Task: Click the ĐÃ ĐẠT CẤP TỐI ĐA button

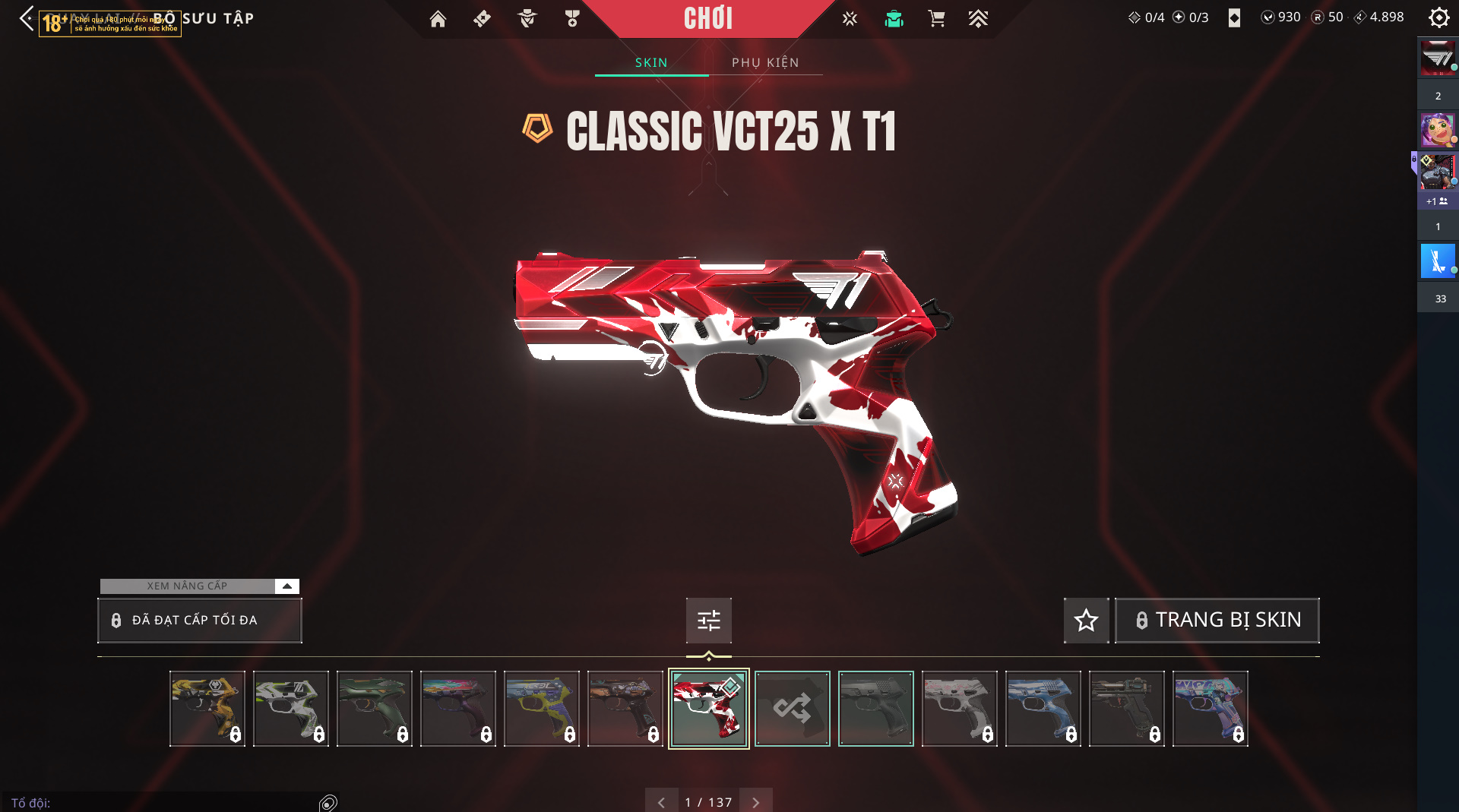Action: [200, 620]
